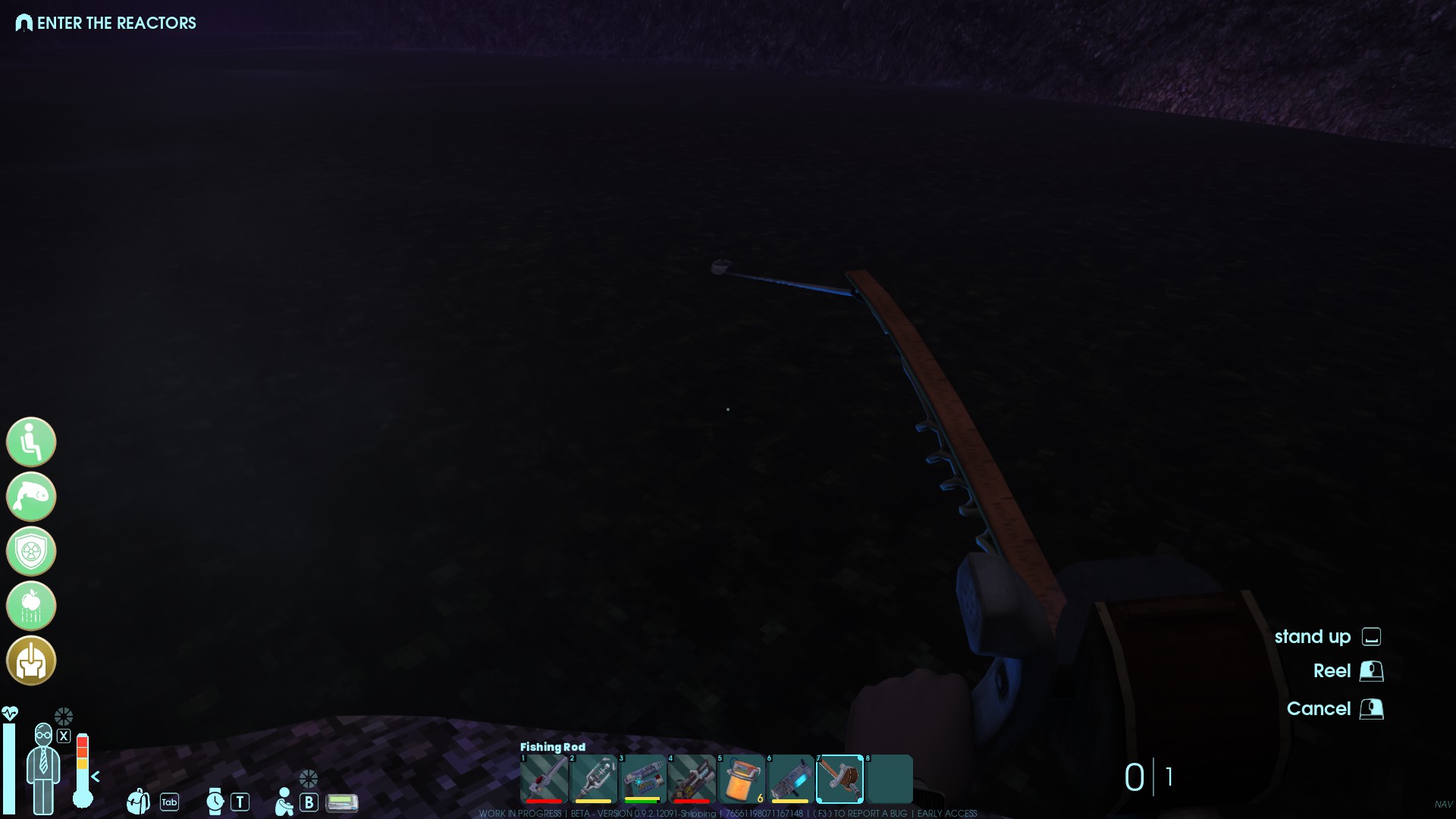Select the glowing jar in hotbar slot 5
Screen dimensions: 1456x819
[x=740, y=779]
